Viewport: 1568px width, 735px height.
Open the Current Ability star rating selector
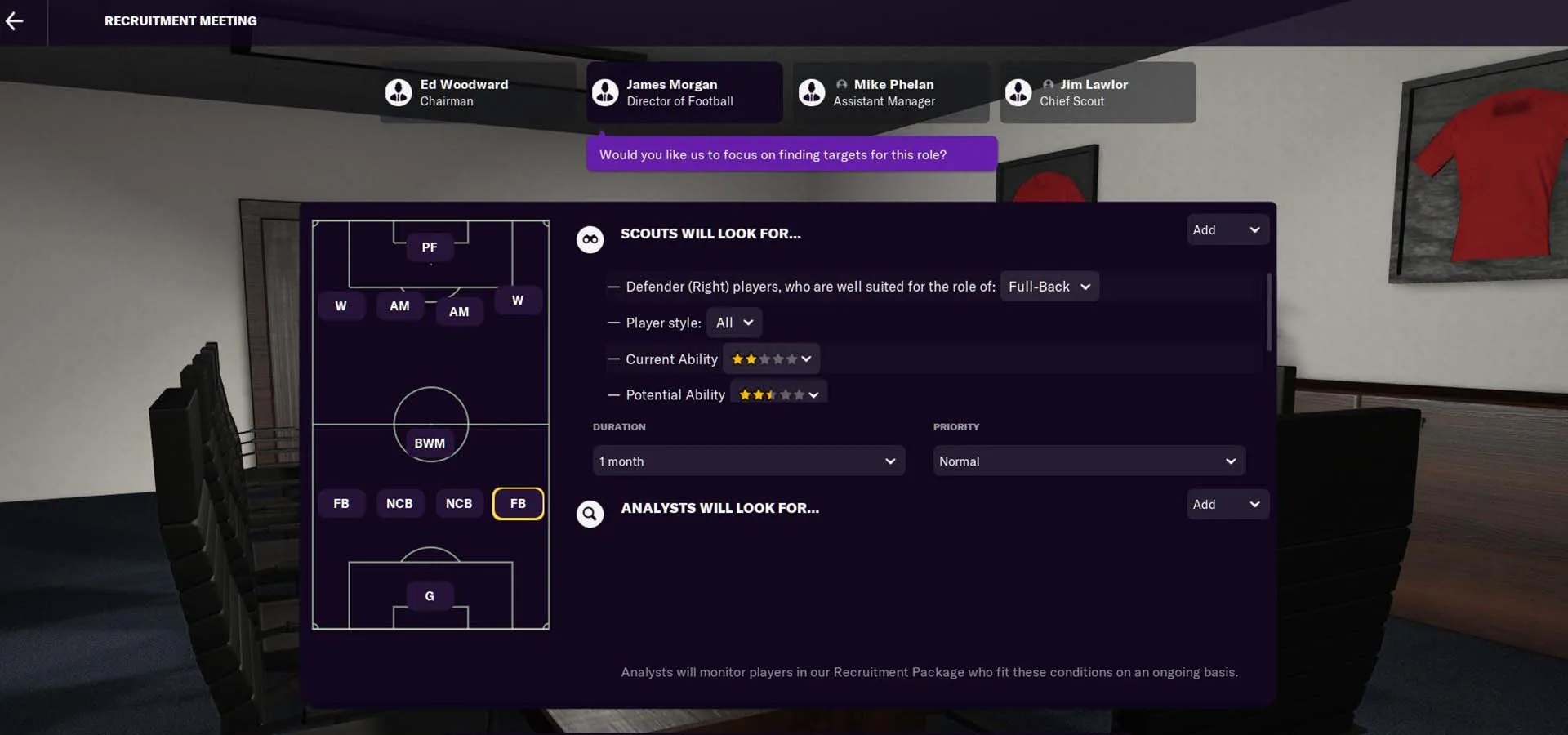click(x=770, y=359)
